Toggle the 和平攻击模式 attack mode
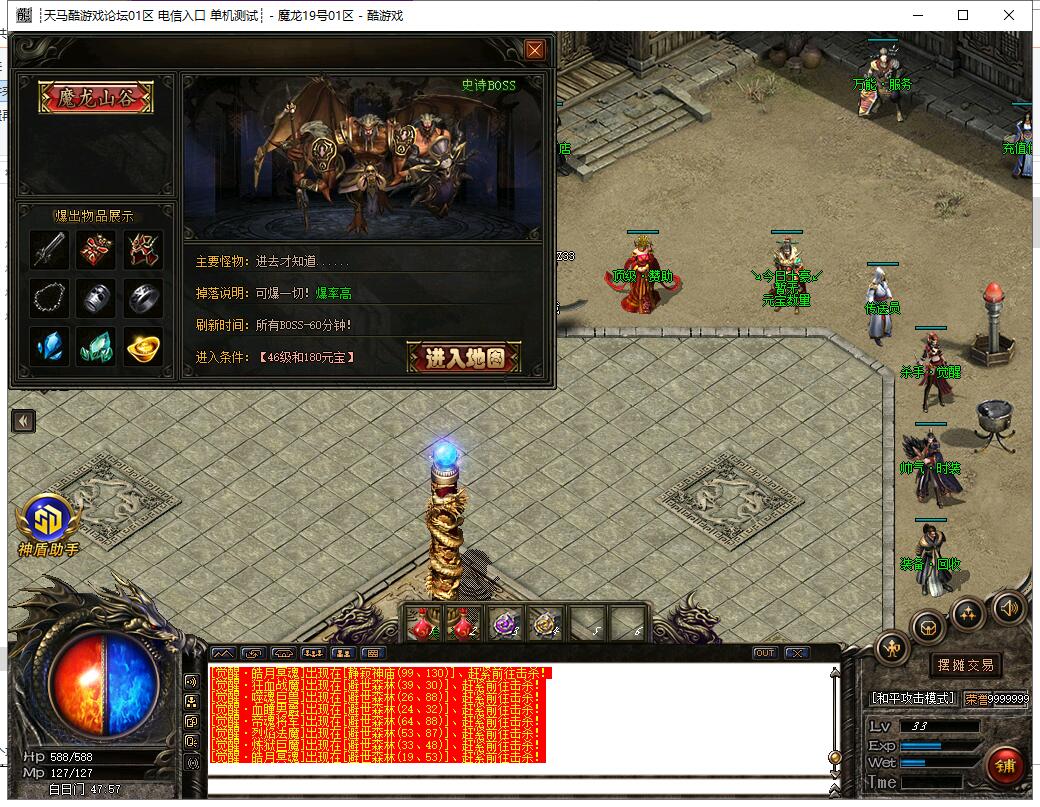The width and height of the screenshot is (1040, 807). coord(913,698)
